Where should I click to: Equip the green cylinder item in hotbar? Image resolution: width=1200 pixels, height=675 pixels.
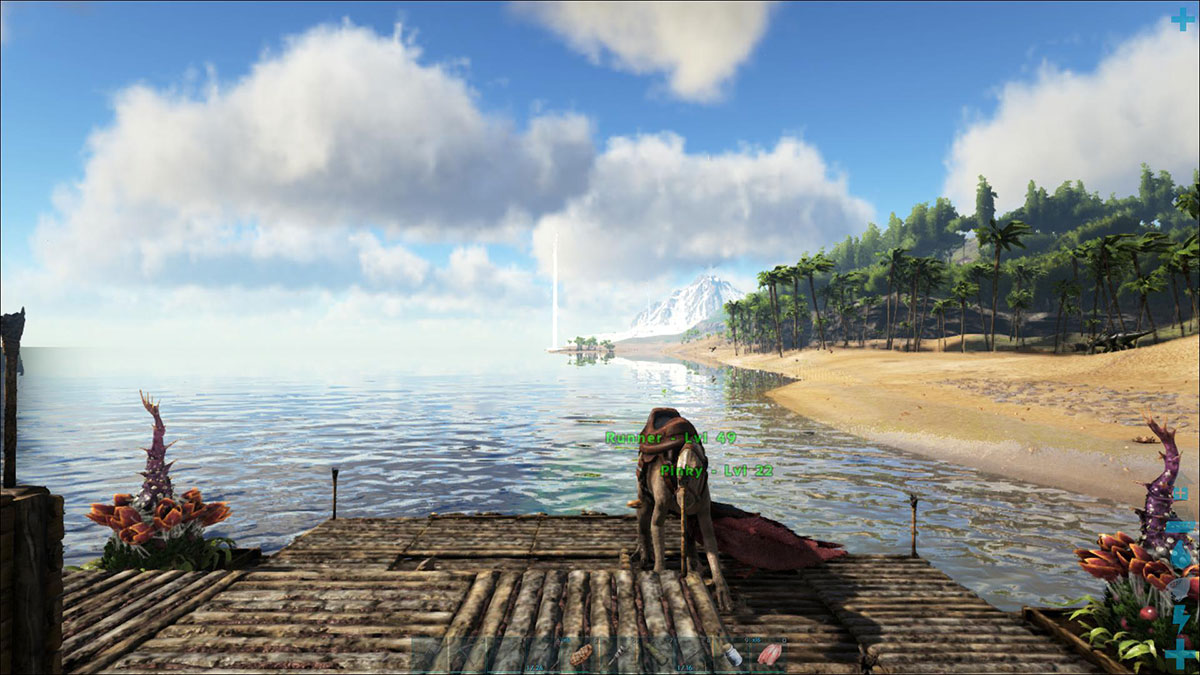coord(656,654)
